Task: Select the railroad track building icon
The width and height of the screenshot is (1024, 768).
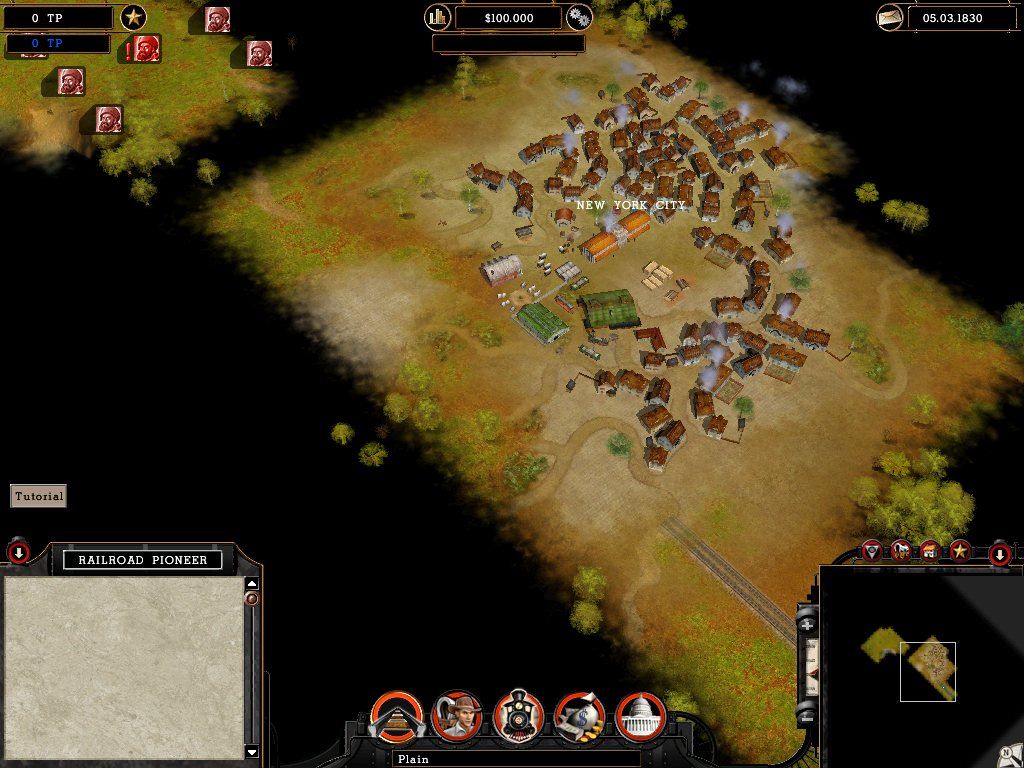Action: pyautogui.click(x=397, y=715)
